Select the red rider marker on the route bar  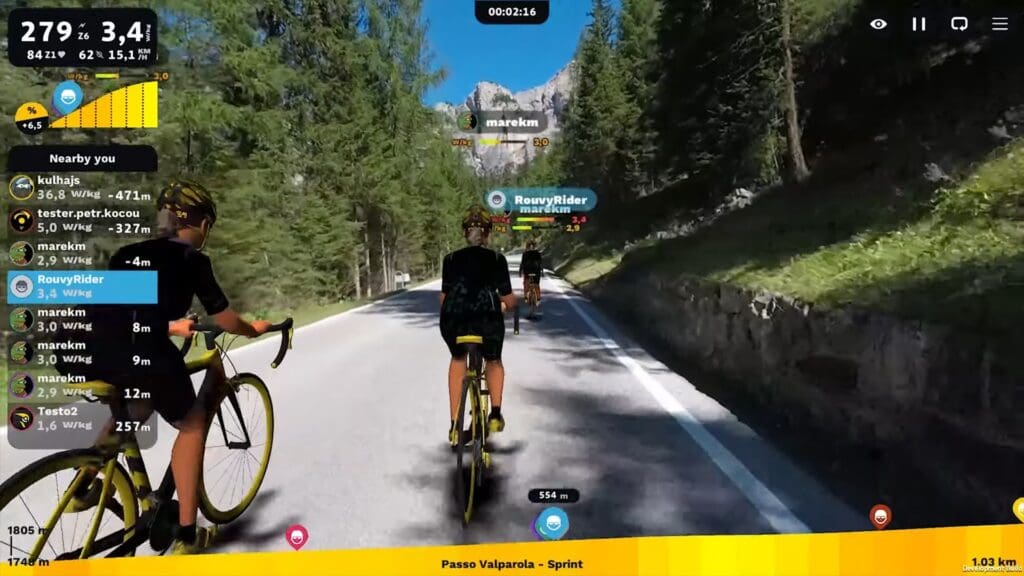tap(880, 516)
